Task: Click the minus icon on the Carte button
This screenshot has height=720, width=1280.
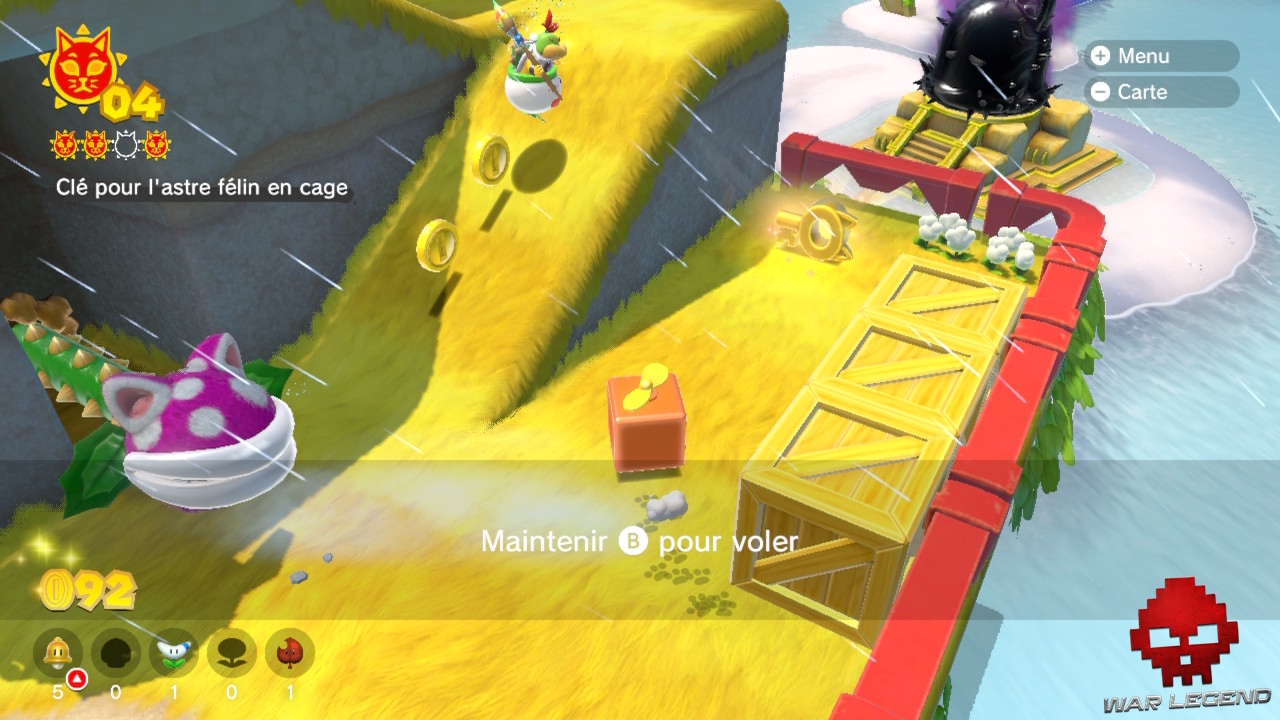Action: [1103, 92]
